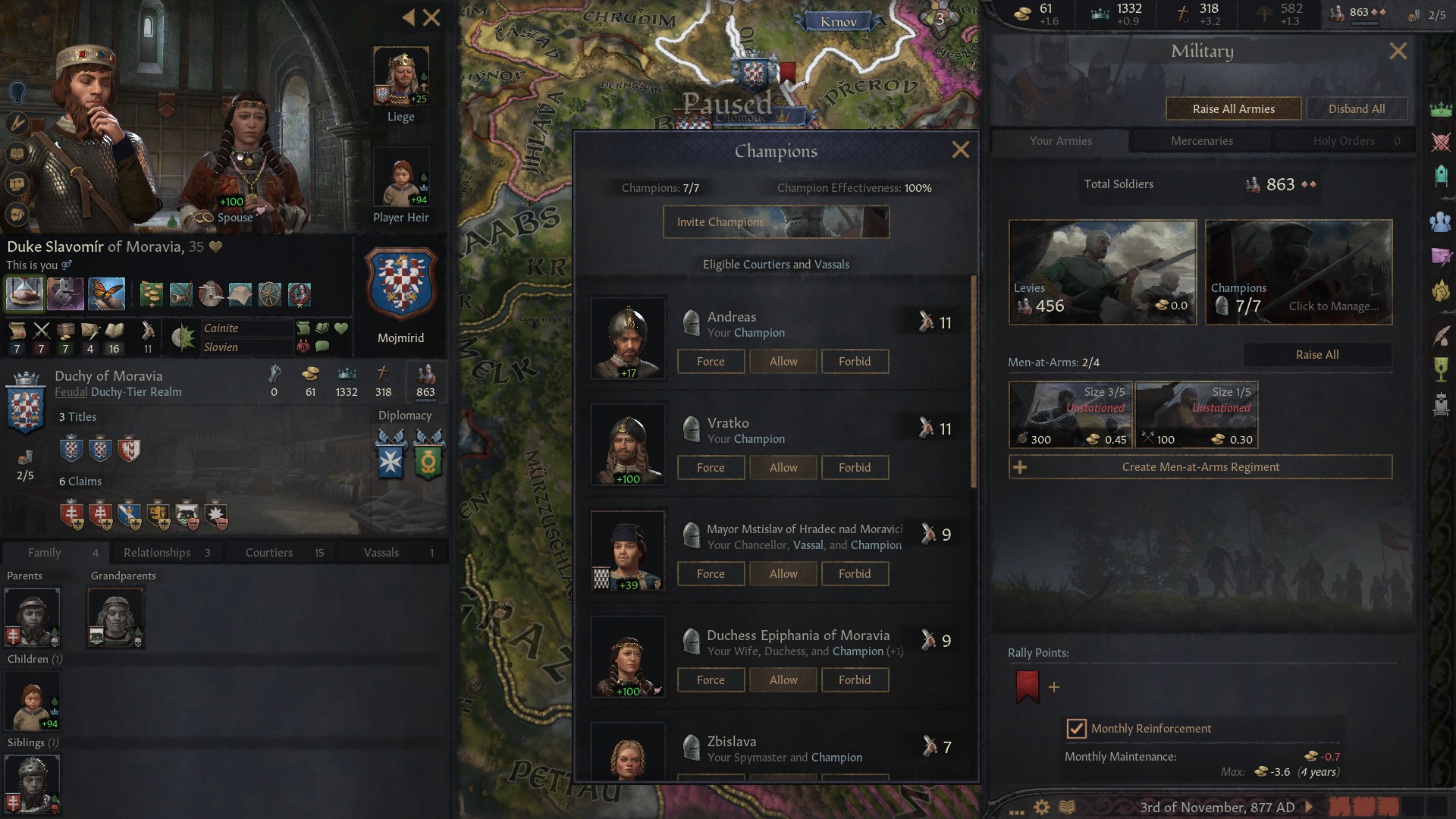This screenshot has width=1456, height=819.
Task: Collapse the character window with back arrow
Action: (410, 17)
